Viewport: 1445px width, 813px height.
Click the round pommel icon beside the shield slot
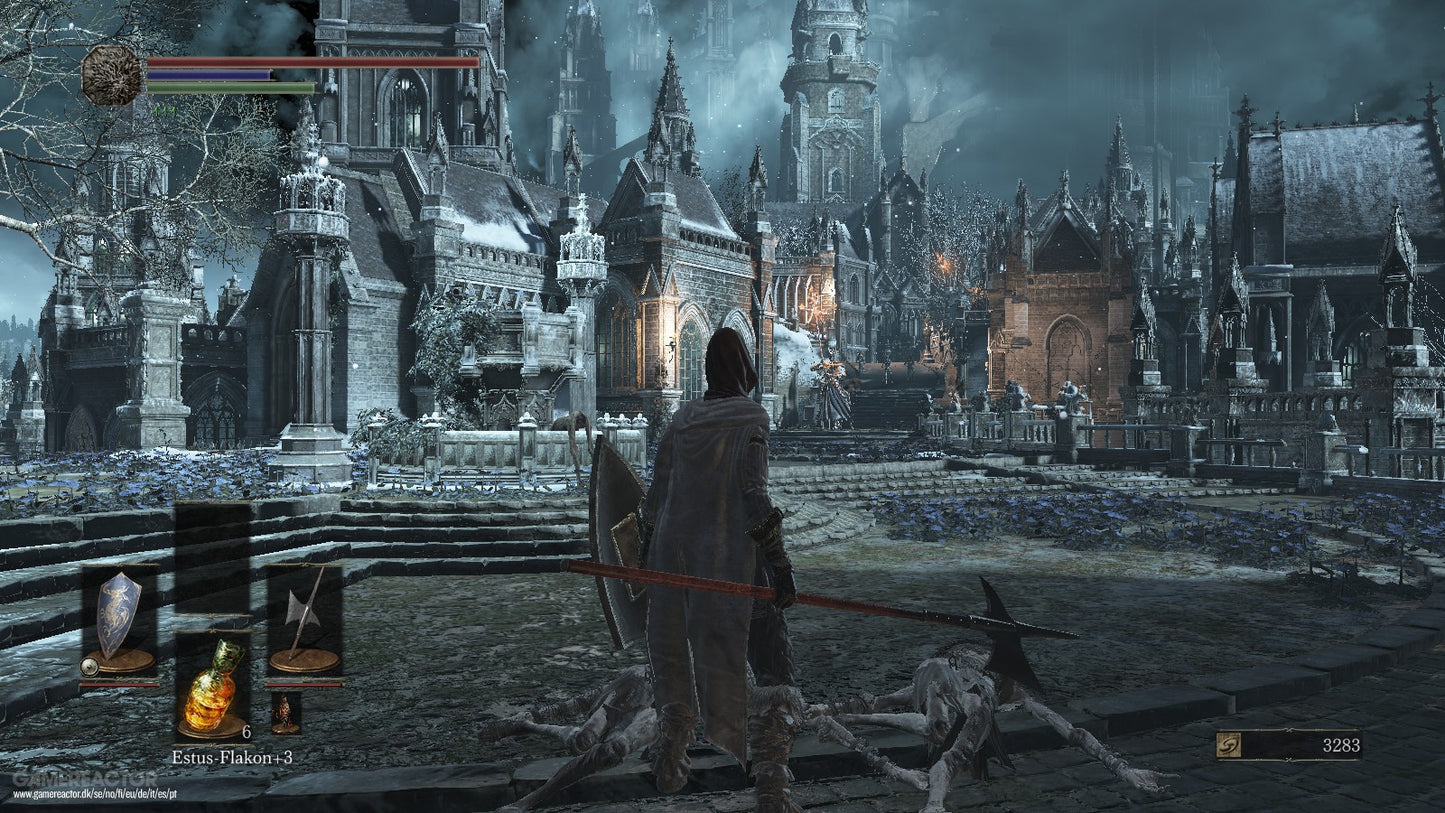coord(88,665)
